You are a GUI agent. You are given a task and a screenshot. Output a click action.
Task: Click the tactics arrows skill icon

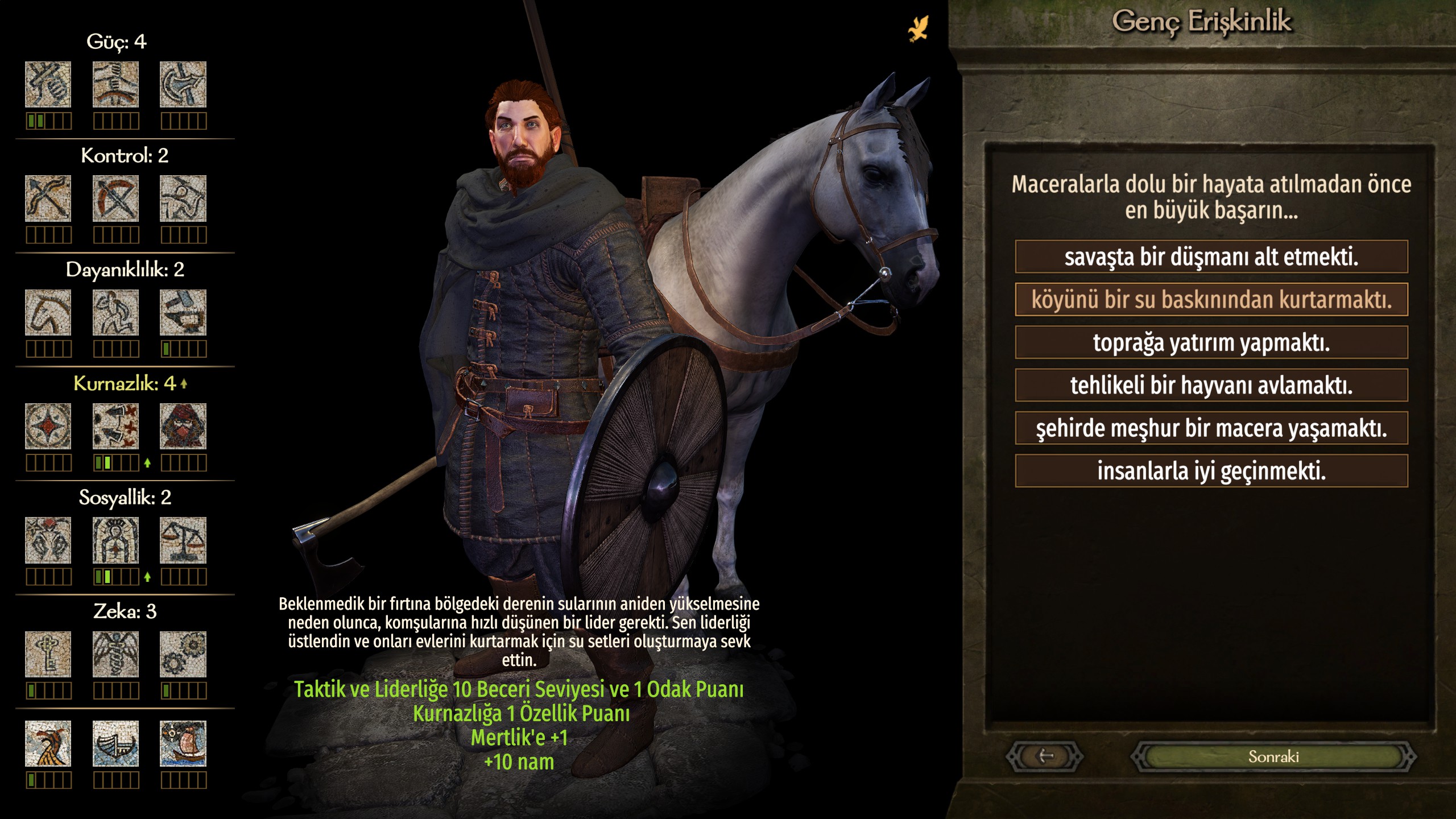tap(115, 427)
